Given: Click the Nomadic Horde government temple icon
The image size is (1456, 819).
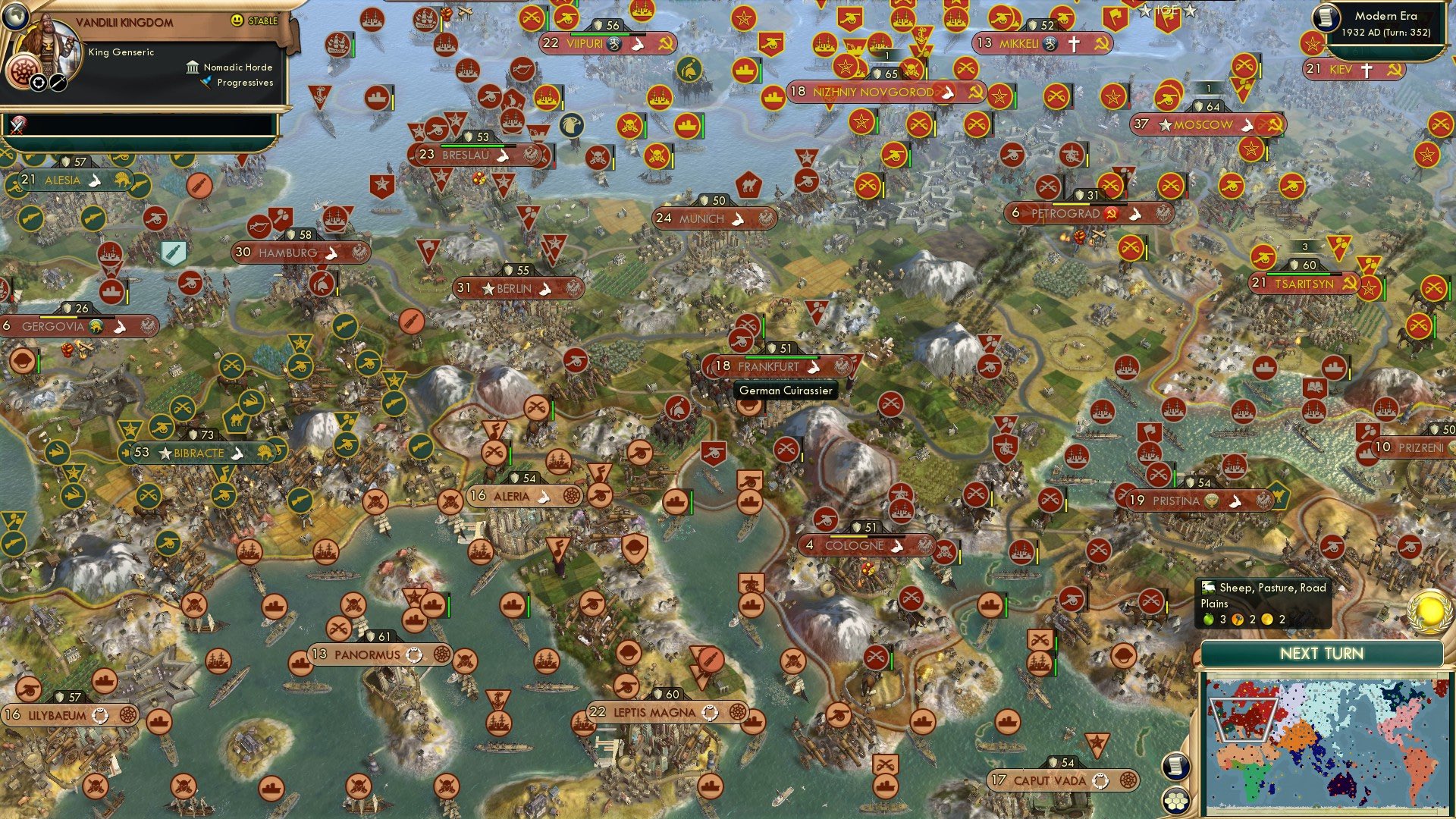Looking at the screenshot, I should tap(193, 68).
